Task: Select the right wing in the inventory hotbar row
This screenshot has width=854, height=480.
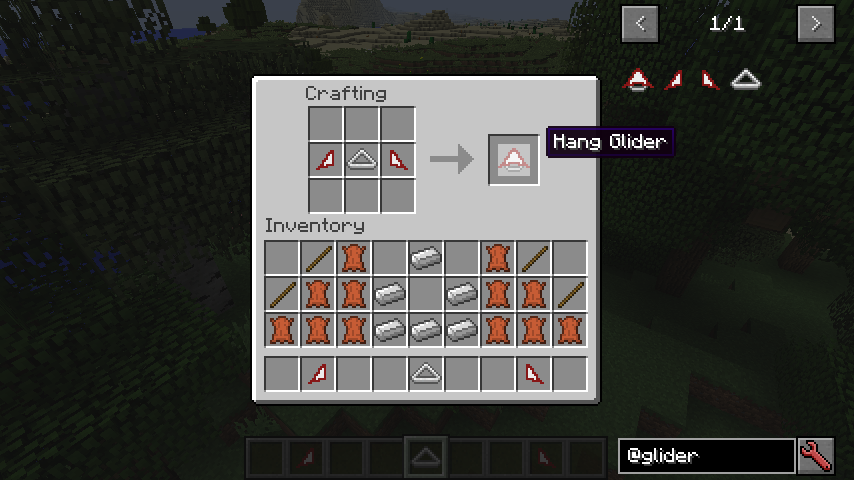Action: 534,374
